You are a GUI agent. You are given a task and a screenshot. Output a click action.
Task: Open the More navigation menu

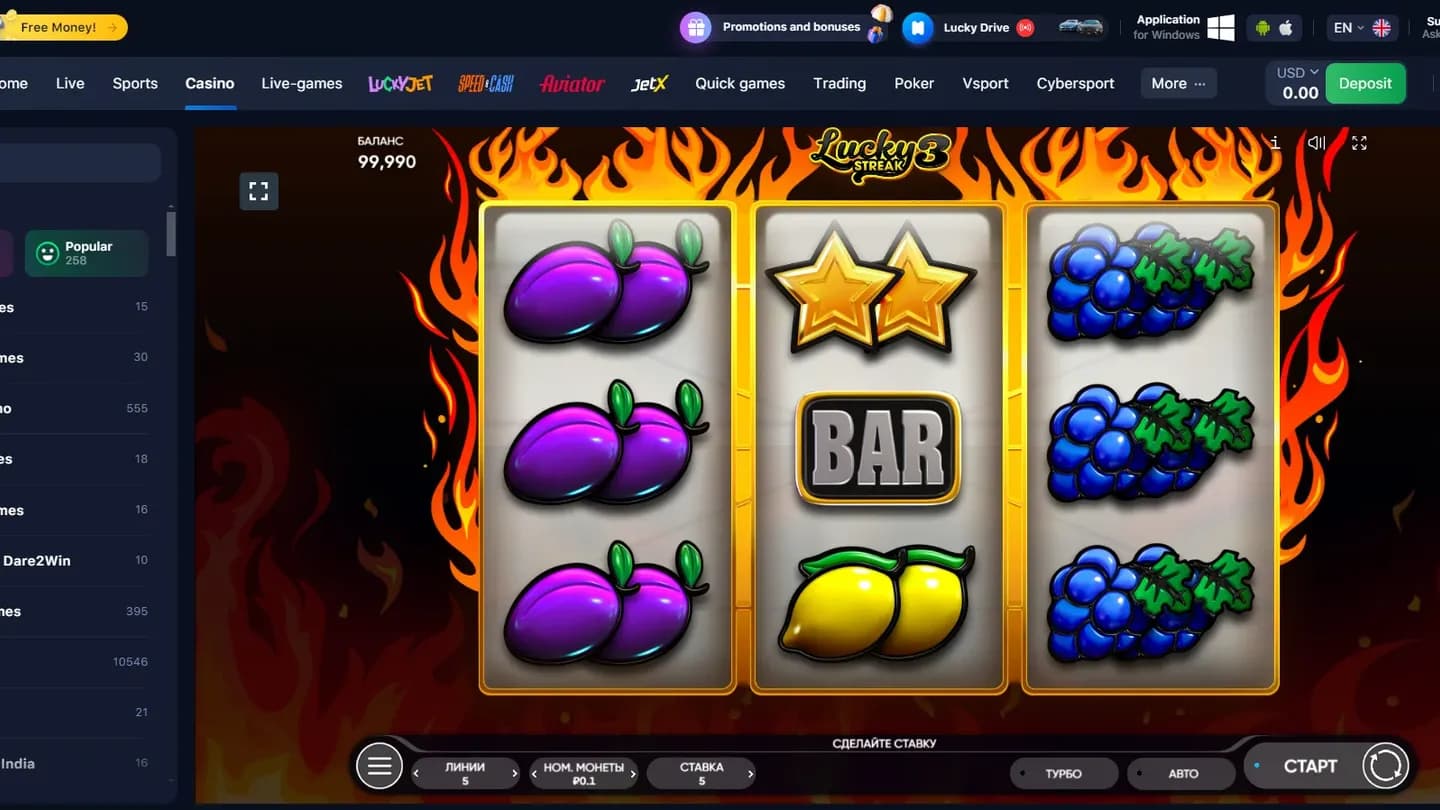click(1178, 84)
